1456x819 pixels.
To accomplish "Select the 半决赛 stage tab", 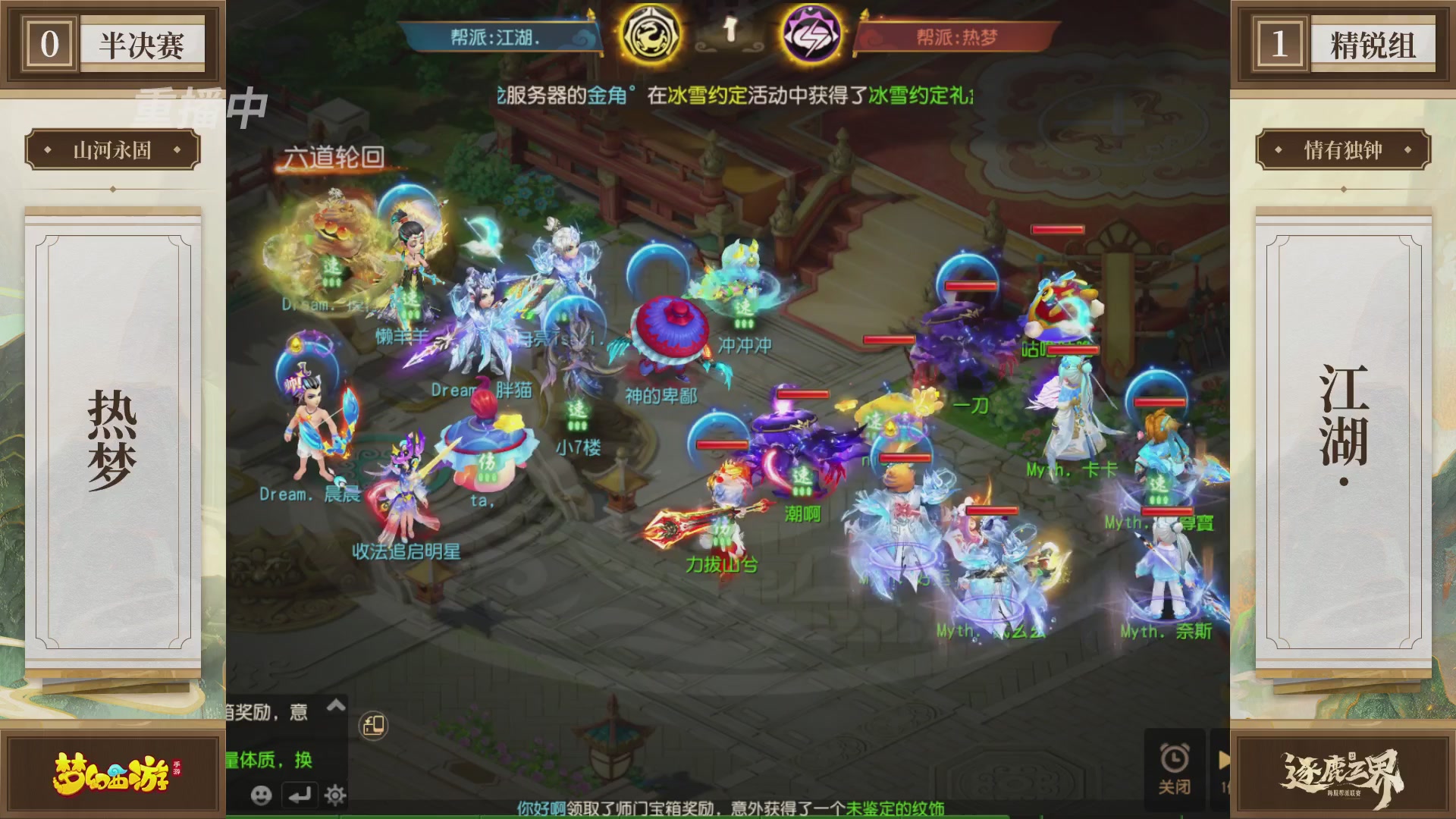I will [x=141, y=42].
